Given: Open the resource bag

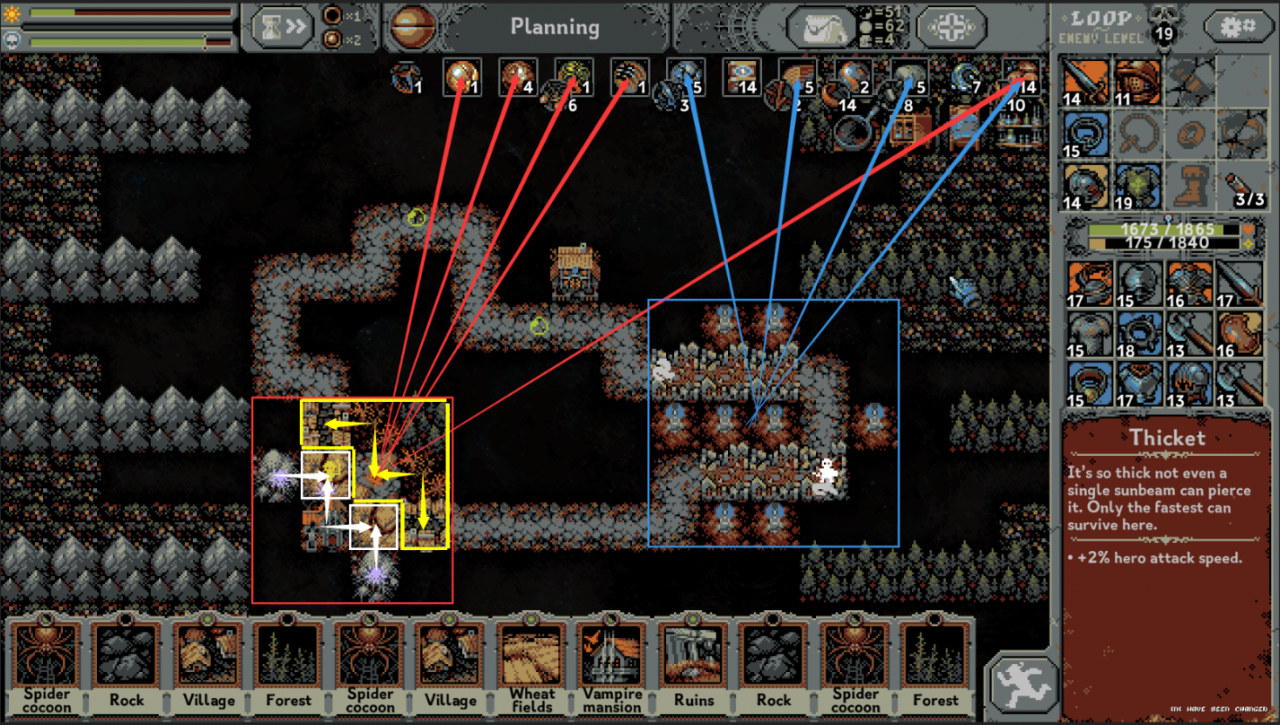Looking at the screenshot, I should (820, 27).
